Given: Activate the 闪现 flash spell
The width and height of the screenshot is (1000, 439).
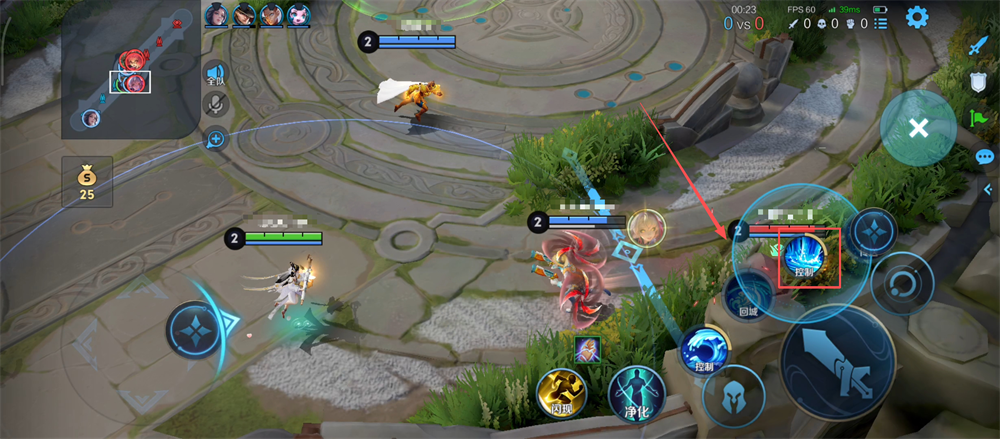Looking at the screenshot, I should (561, 391).
